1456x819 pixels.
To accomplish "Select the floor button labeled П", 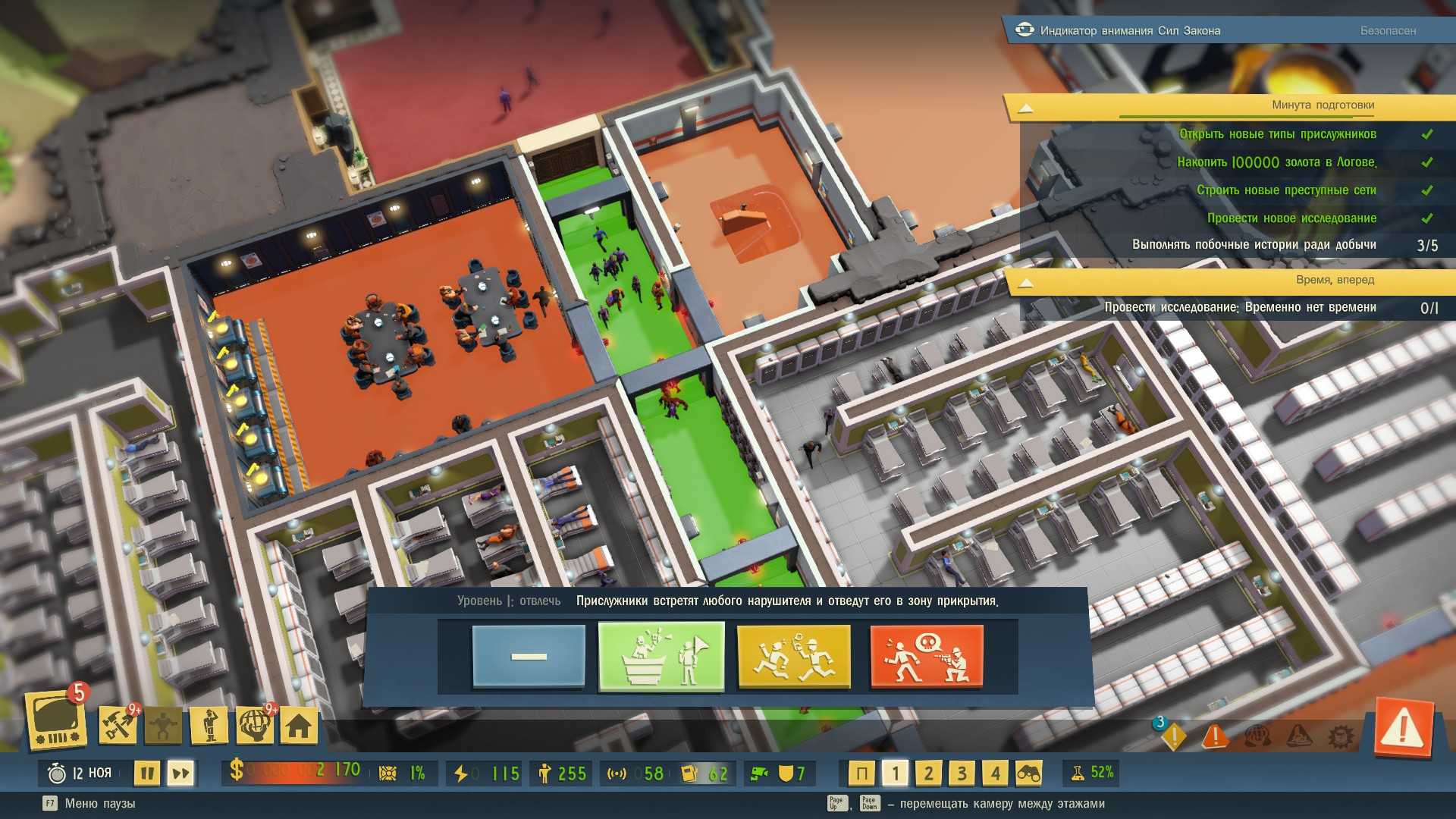I will click(861, 773).
